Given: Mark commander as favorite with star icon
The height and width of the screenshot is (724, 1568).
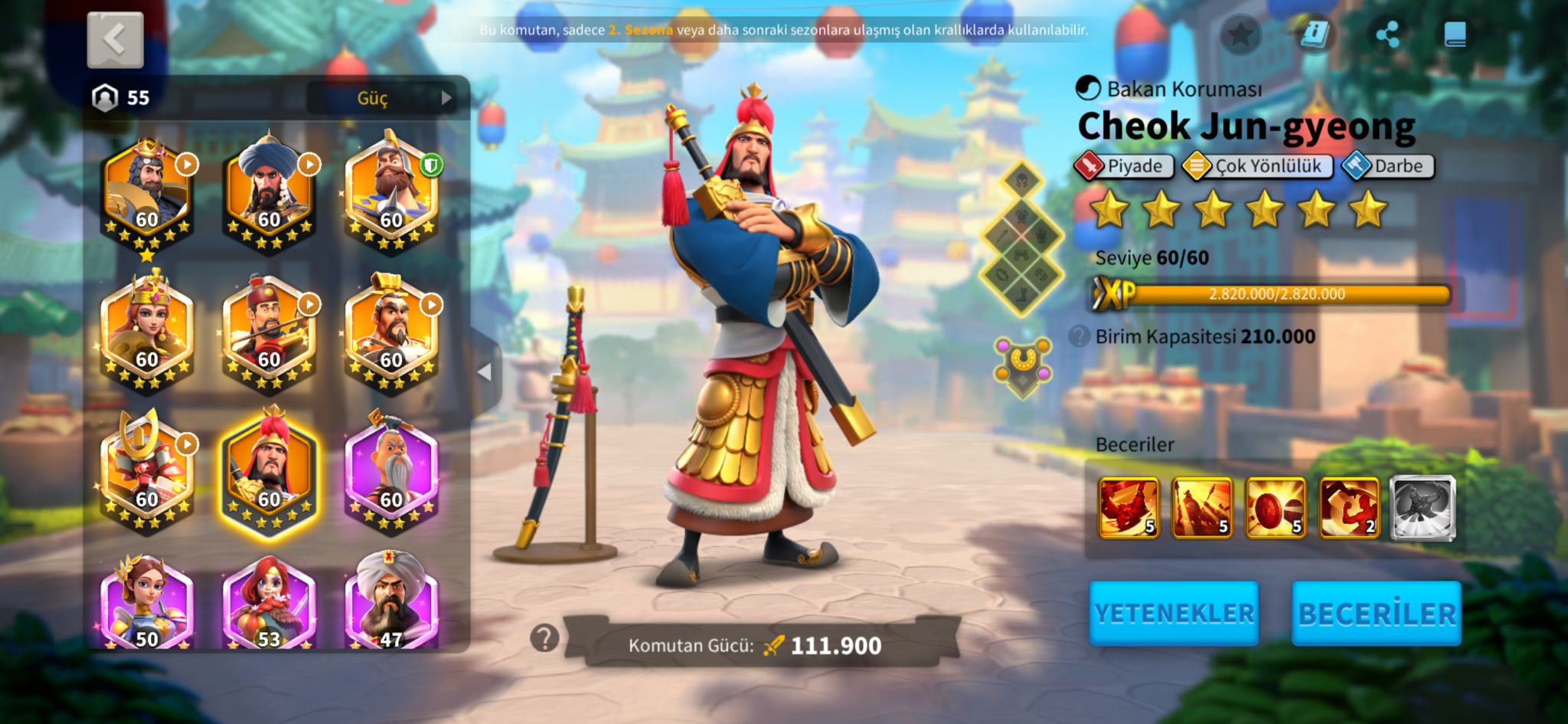Looking at the screenshot, I should click(1240, 34).
